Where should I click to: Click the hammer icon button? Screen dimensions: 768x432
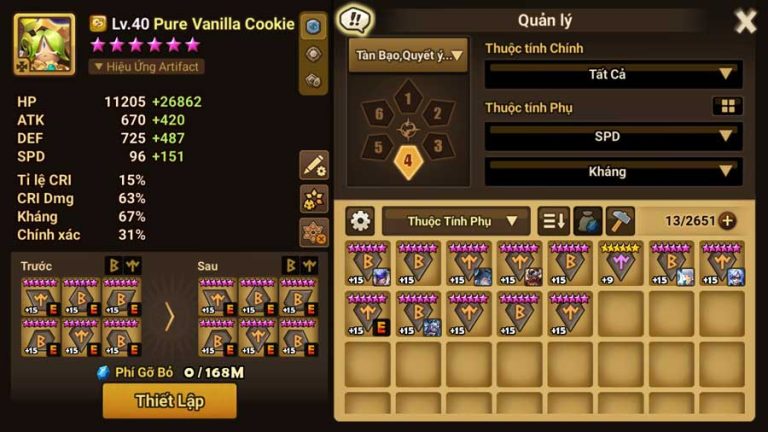(620, 220)
